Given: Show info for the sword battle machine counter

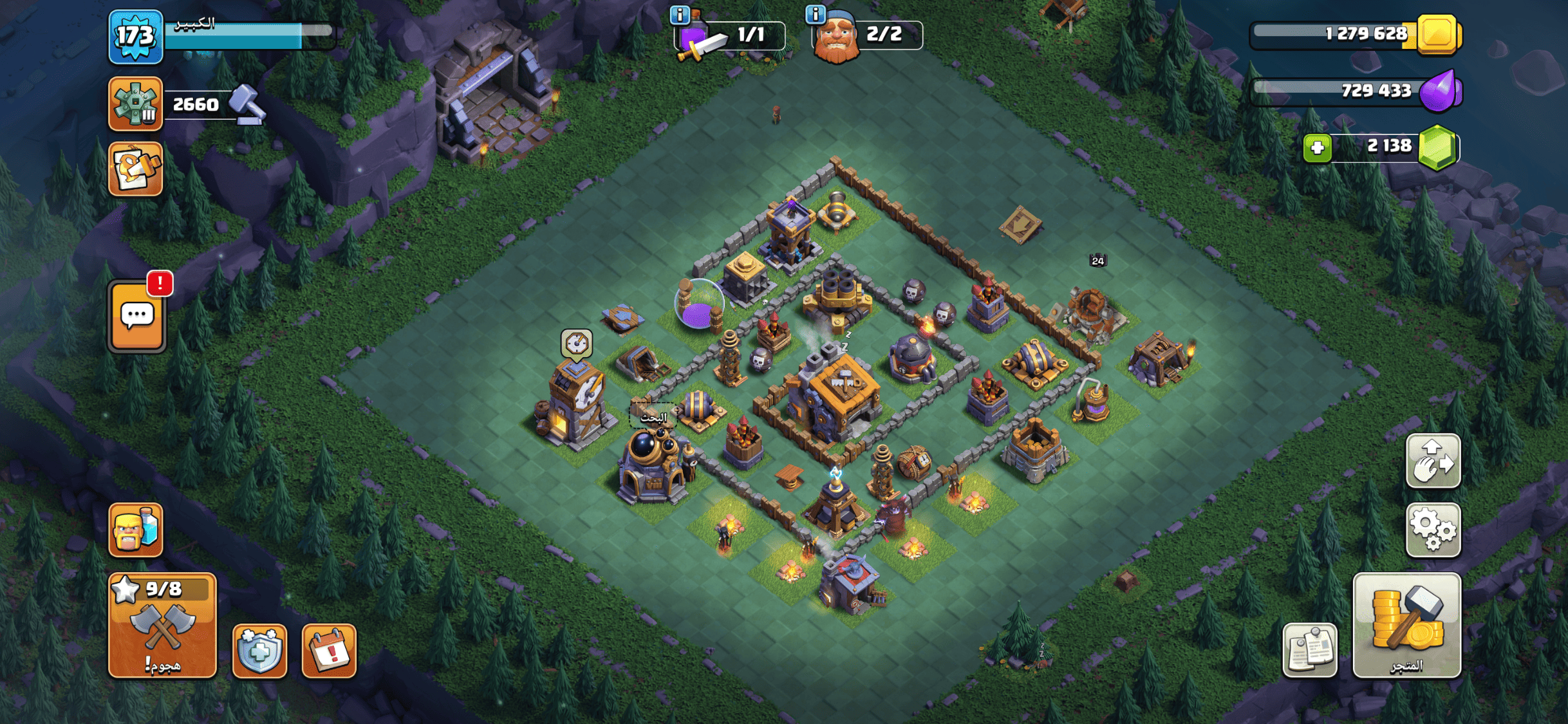Looking at the screenshot, I should click(x=680, y=14).
